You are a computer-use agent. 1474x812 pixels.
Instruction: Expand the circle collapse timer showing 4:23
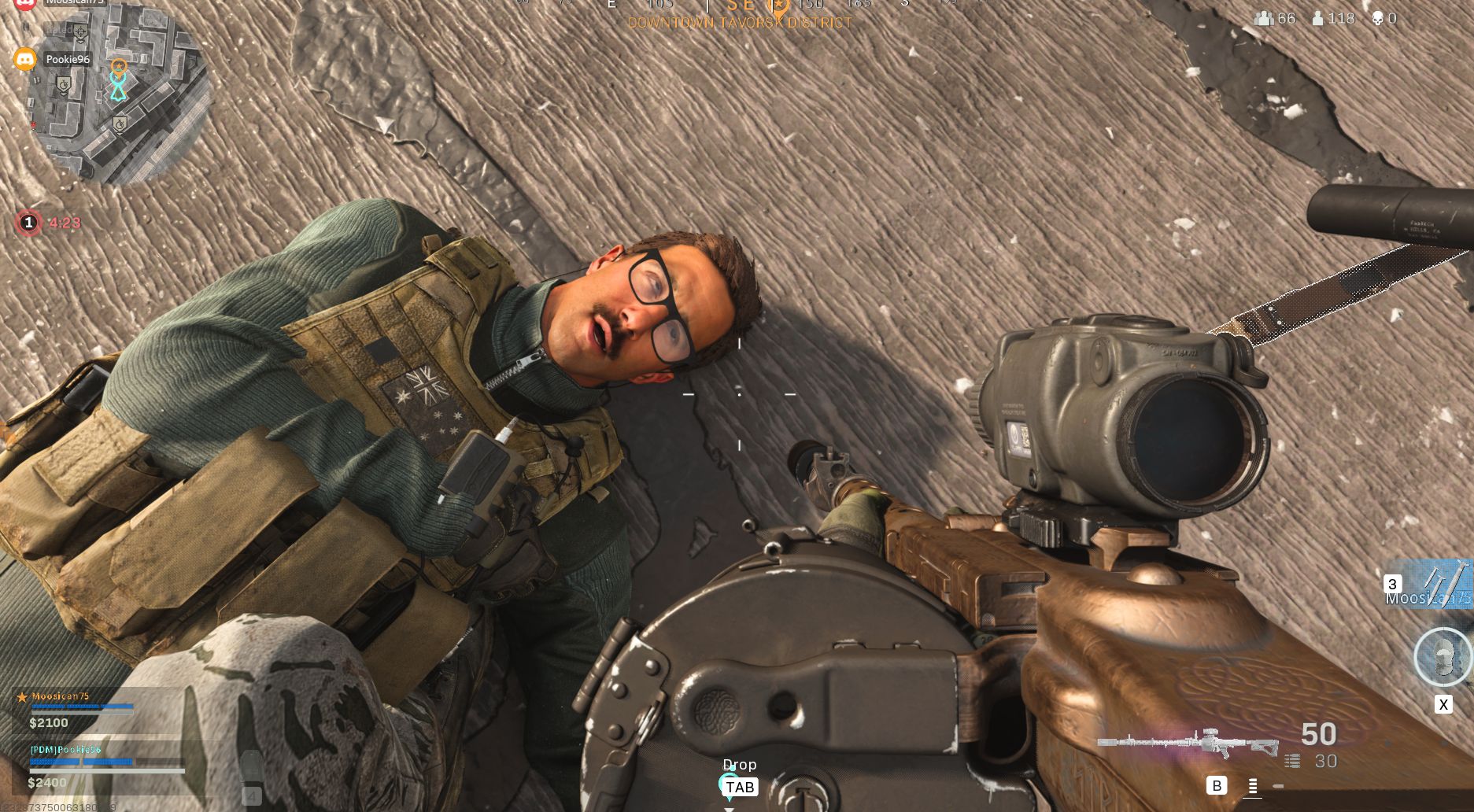[x=63, y=223]
